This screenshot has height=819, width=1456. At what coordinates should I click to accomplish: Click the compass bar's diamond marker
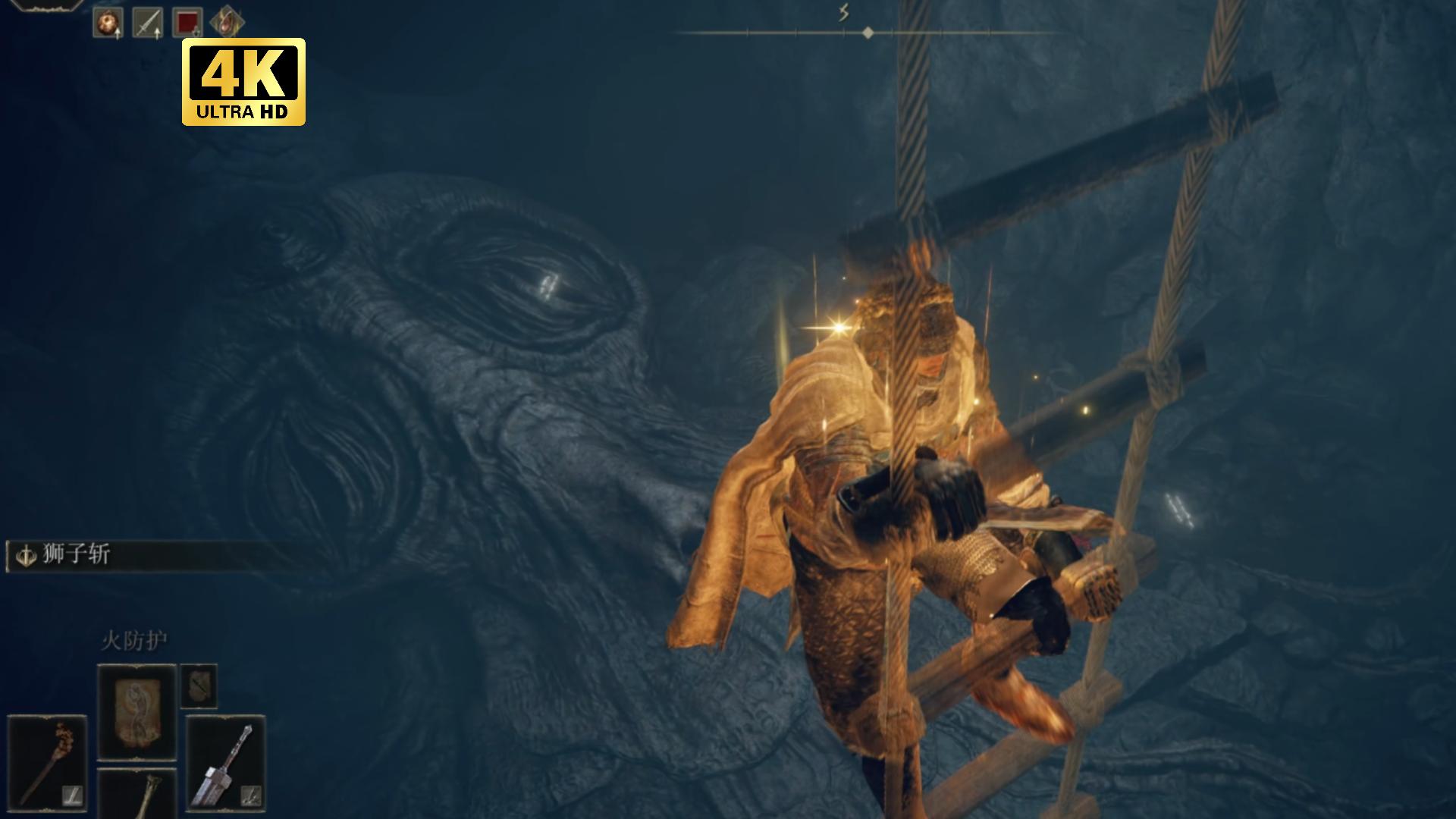click(x=868, y=33)
